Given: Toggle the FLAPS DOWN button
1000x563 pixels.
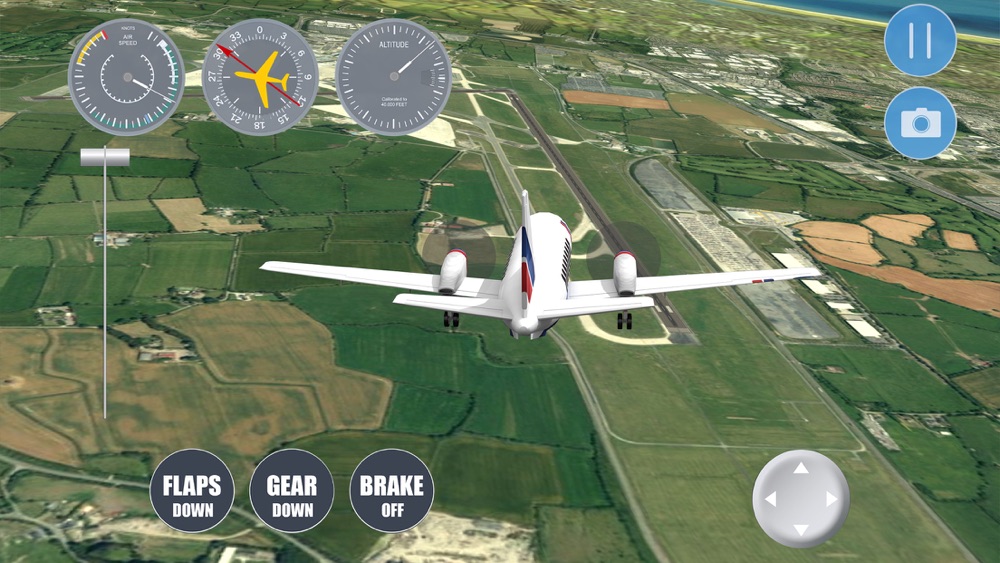Looking at the screenshot, I should click(x=192, y=491).
